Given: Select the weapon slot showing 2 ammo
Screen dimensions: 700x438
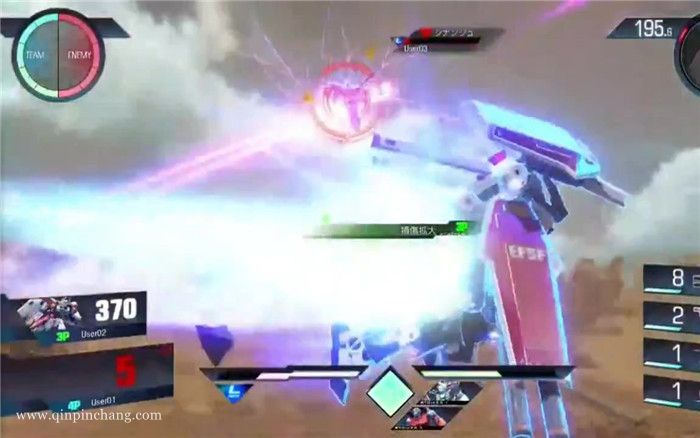Looking at the screenshot, I should (671, 318).
